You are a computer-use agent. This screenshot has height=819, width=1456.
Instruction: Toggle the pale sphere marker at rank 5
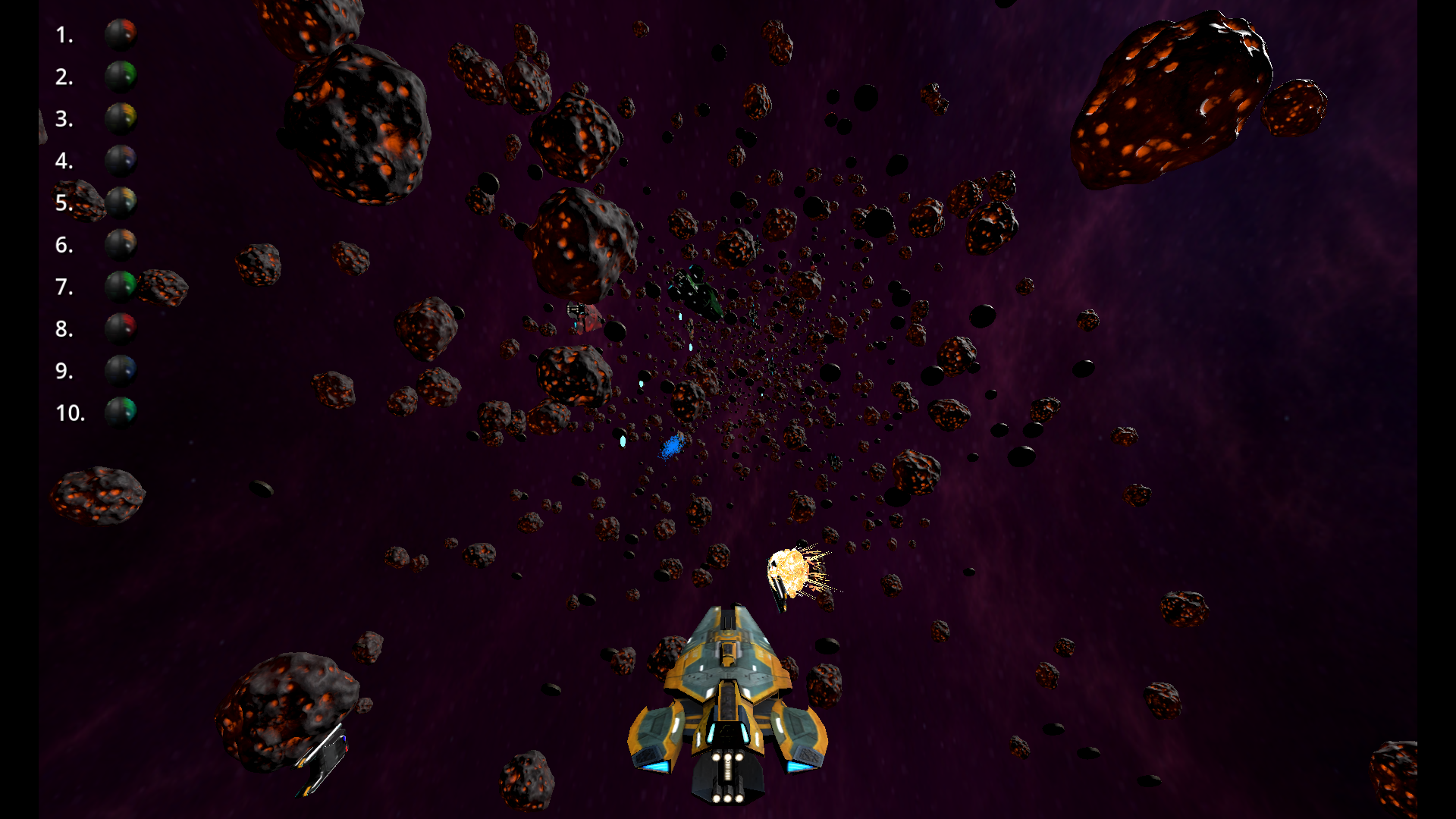tap(121, 203)
